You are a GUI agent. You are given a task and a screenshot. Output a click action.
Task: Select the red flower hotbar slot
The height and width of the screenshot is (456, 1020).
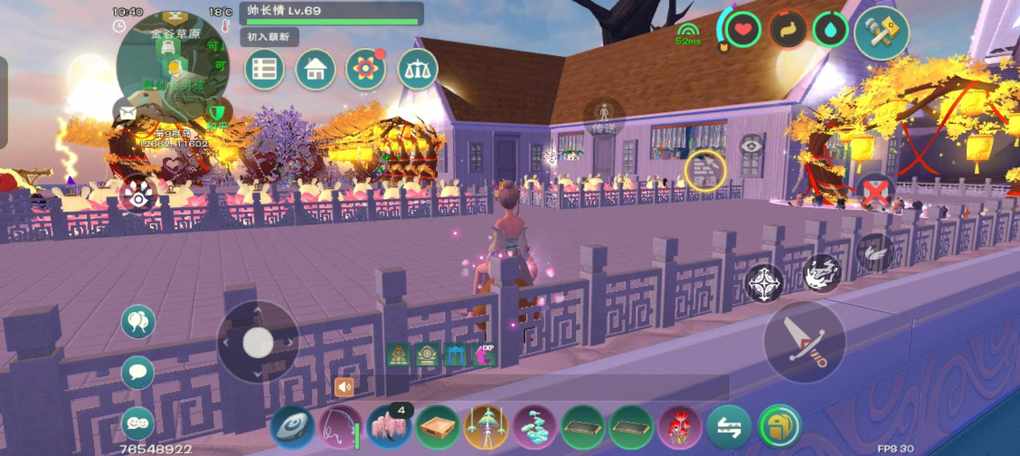point(681,427)
